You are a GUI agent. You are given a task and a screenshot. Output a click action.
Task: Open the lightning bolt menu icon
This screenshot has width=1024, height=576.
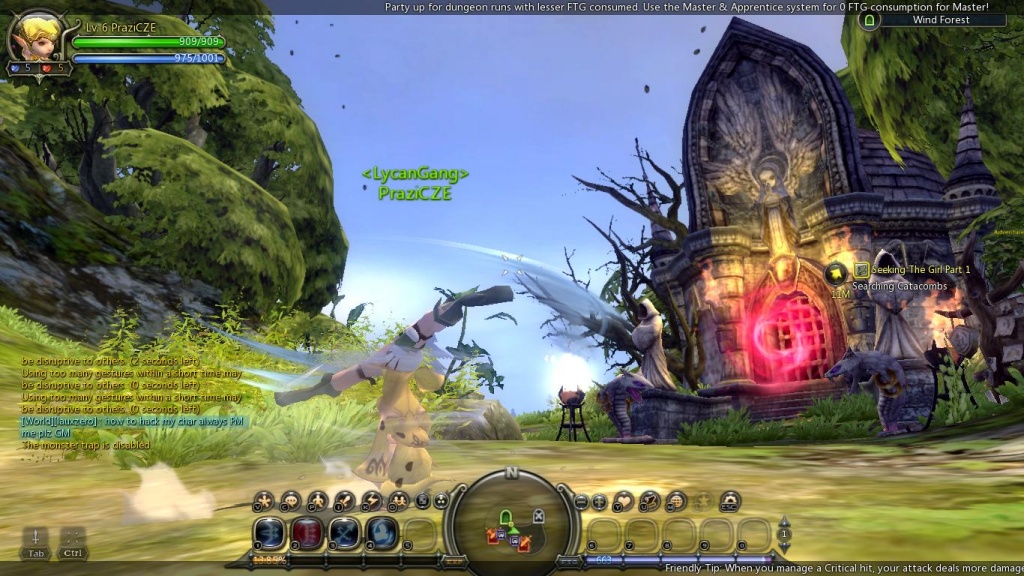(371, 501)
